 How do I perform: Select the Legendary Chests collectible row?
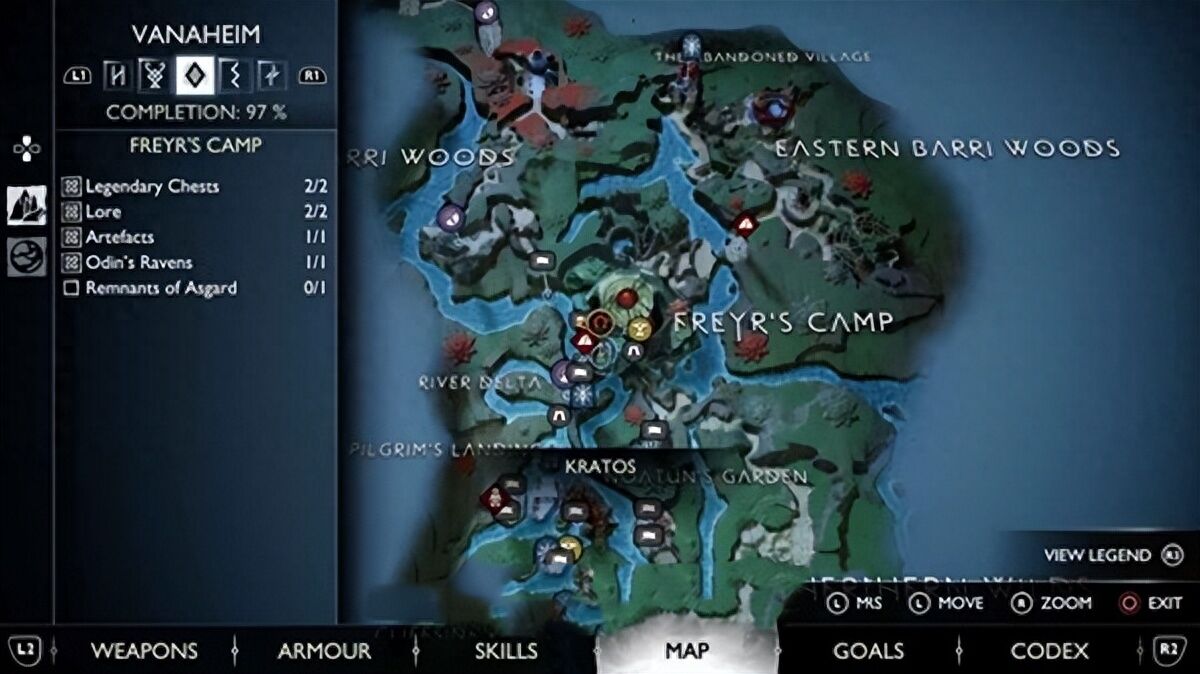pos(196,186)
